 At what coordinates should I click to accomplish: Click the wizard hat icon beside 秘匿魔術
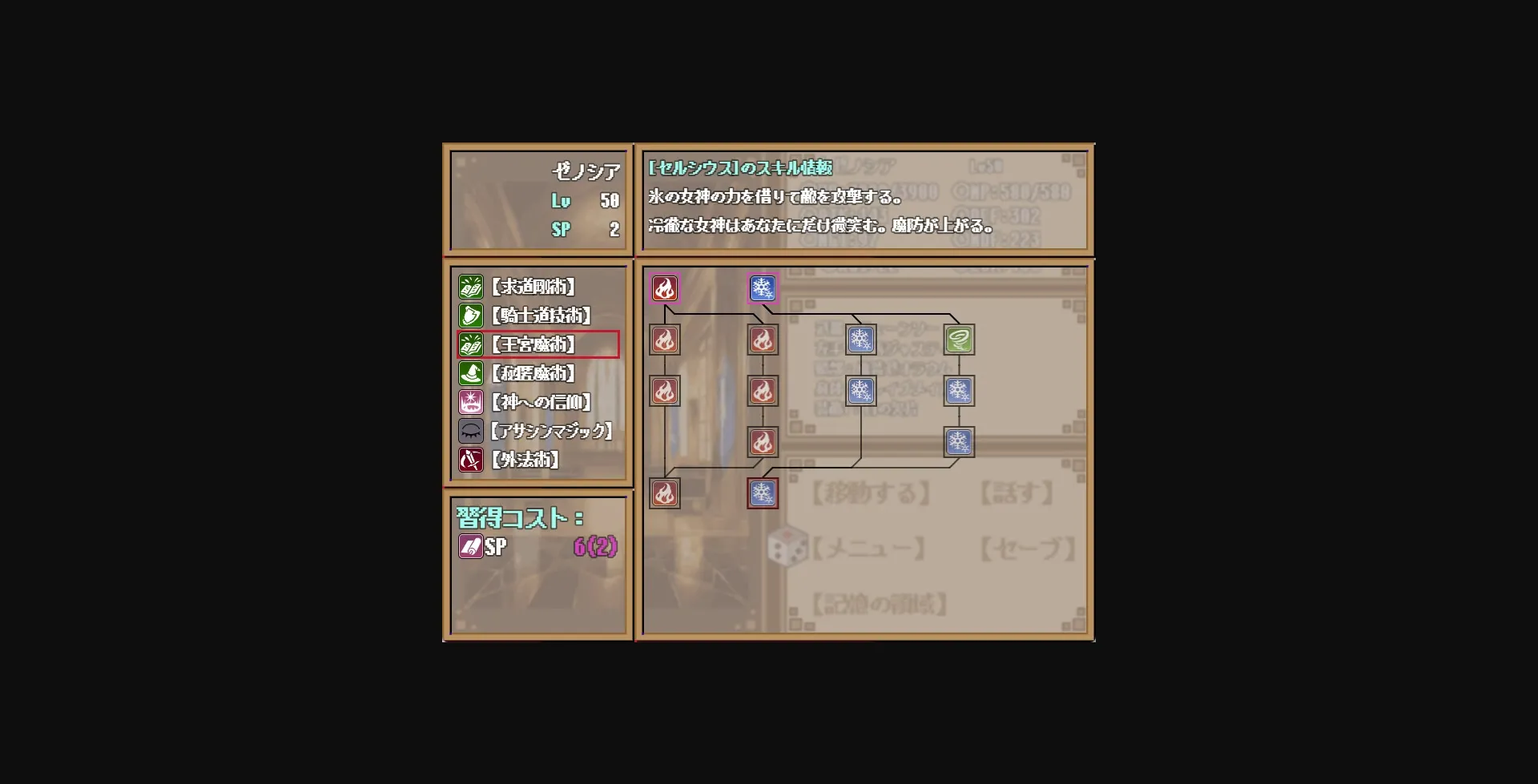(x=471, y=373)
